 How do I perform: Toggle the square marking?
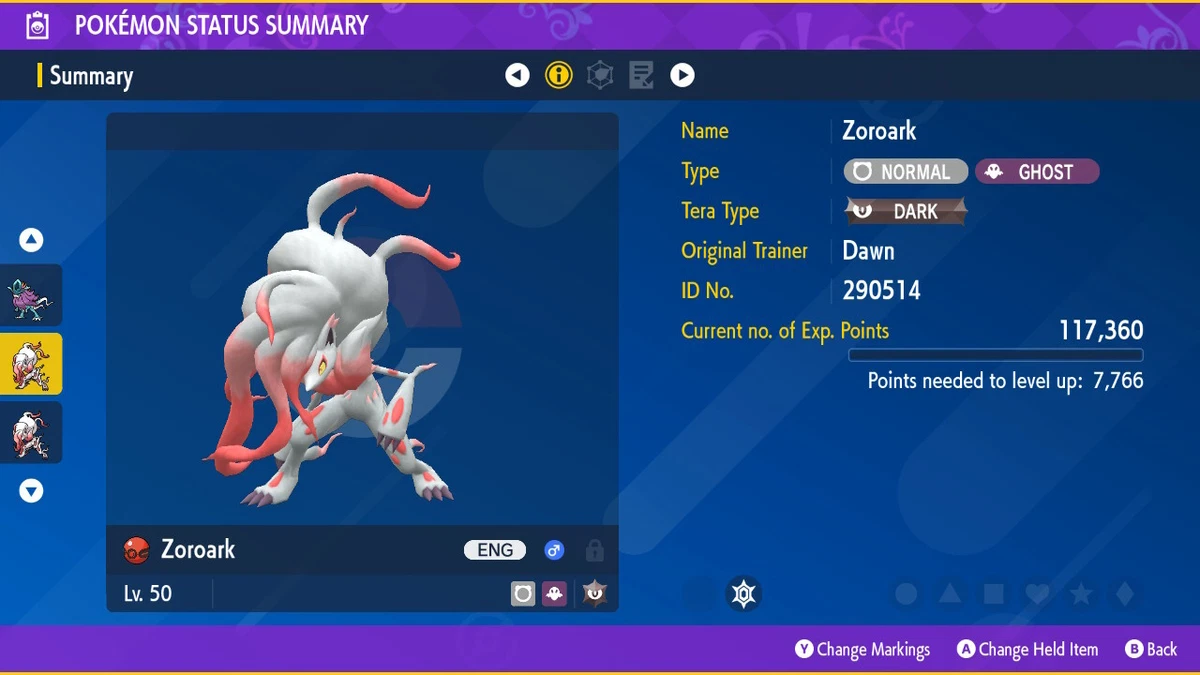click(994, 594)
